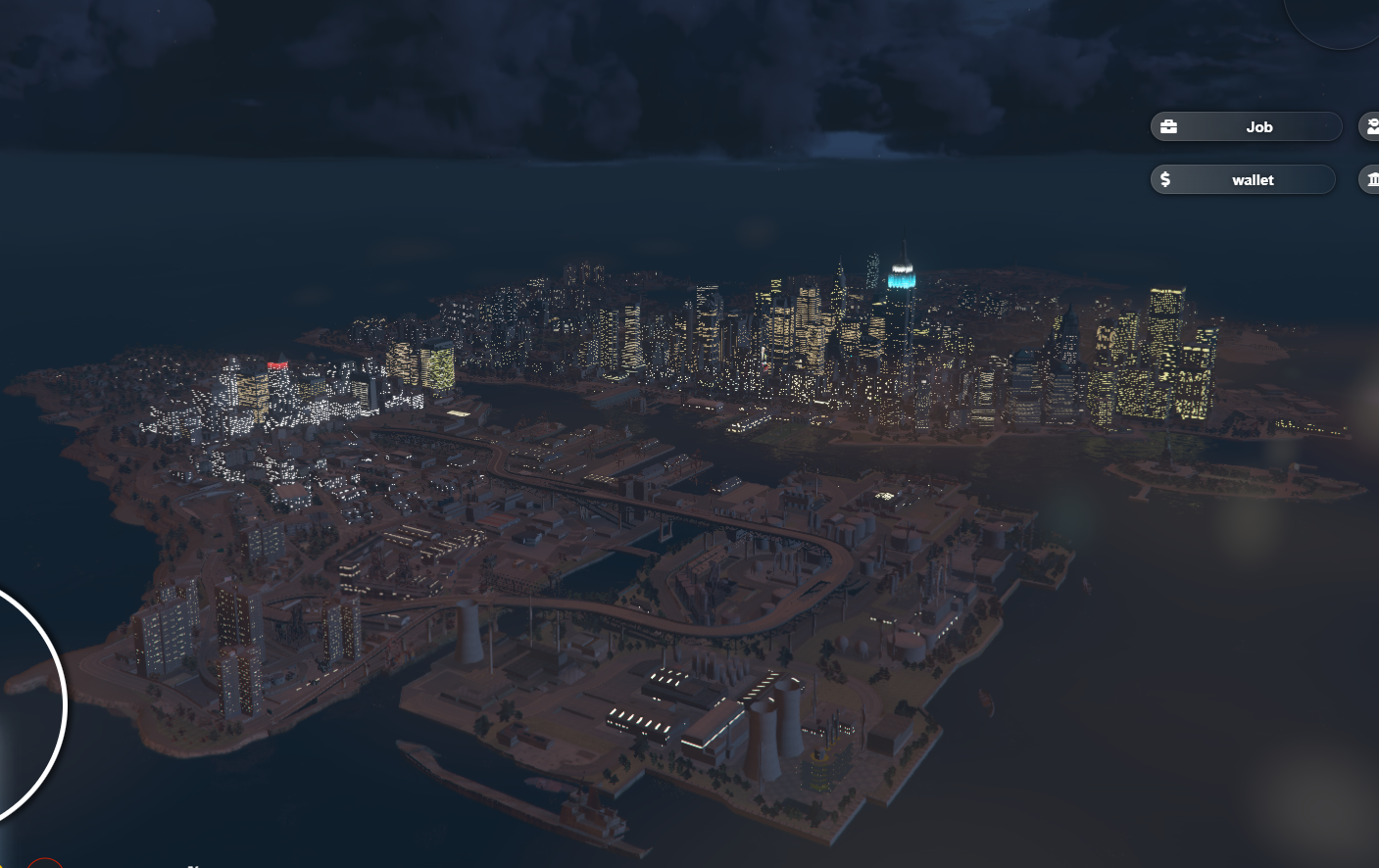The width and height of the screenshot is (1379, 868).
Task: Click the yellow icon in the bottom-left corner
Action: coord(4,864)
